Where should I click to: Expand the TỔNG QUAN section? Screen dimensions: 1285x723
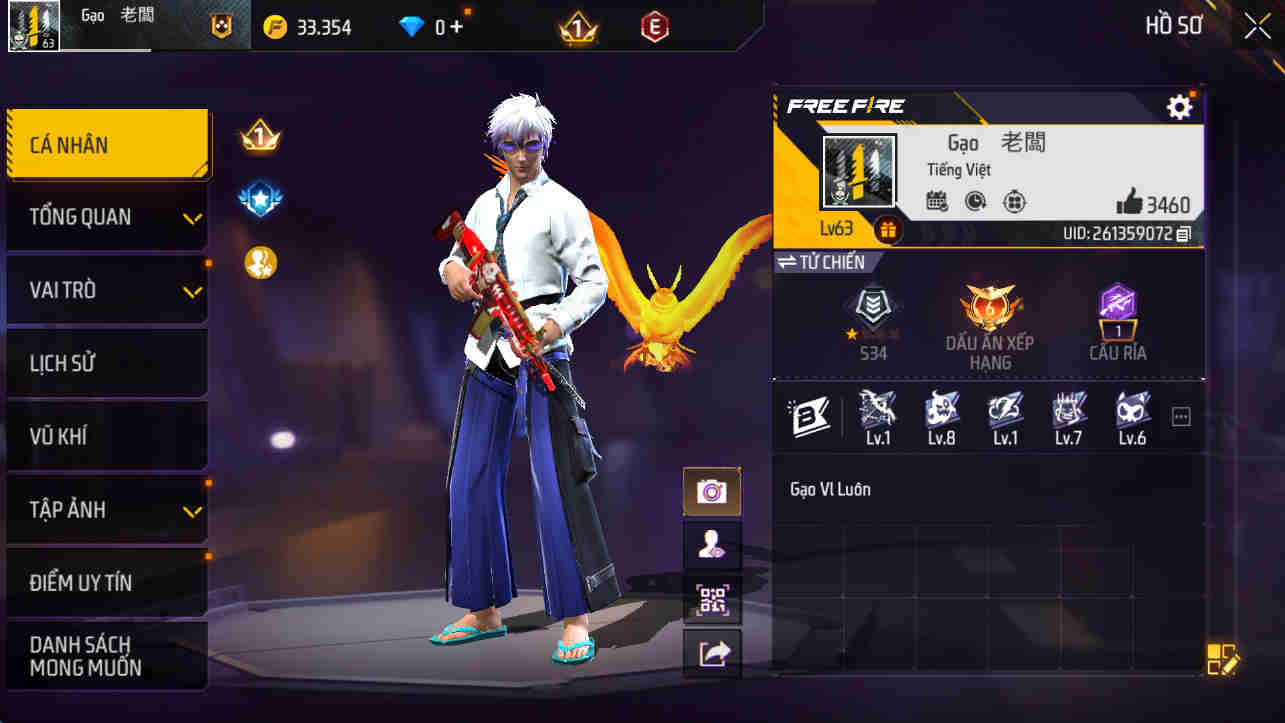tap(107, 217)
